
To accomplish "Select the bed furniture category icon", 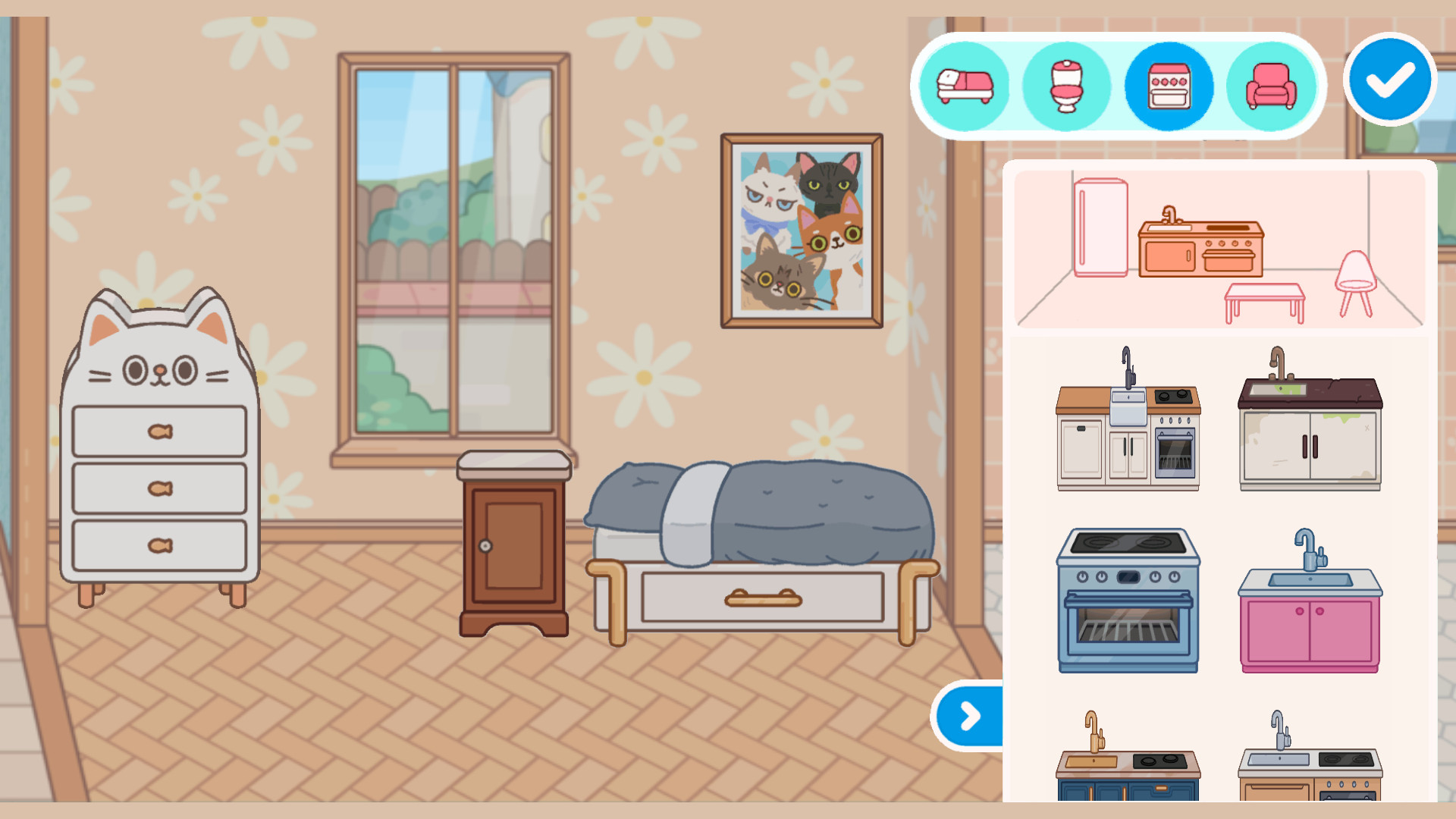I will (965, 86).
